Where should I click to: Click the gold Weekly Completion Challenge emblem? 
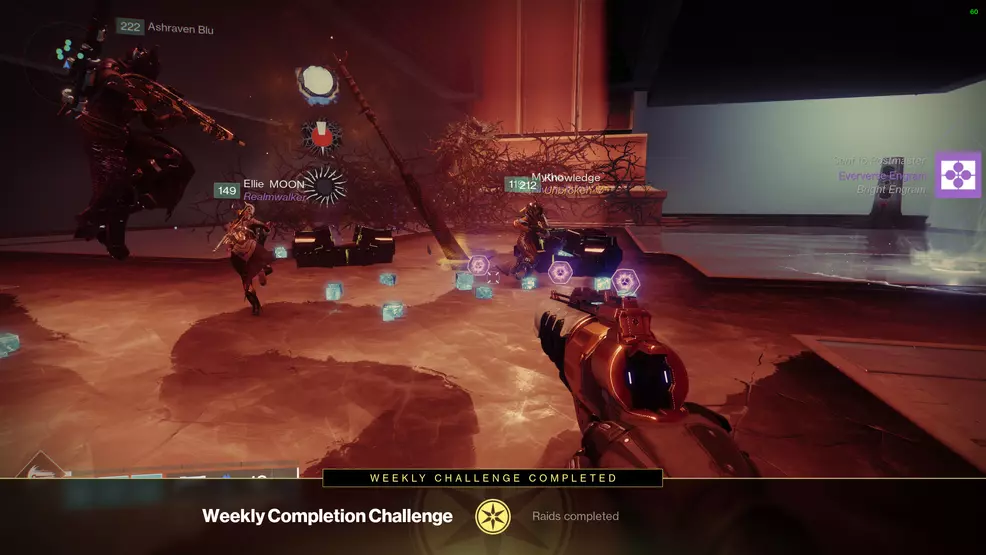click(x=492, y=516)
